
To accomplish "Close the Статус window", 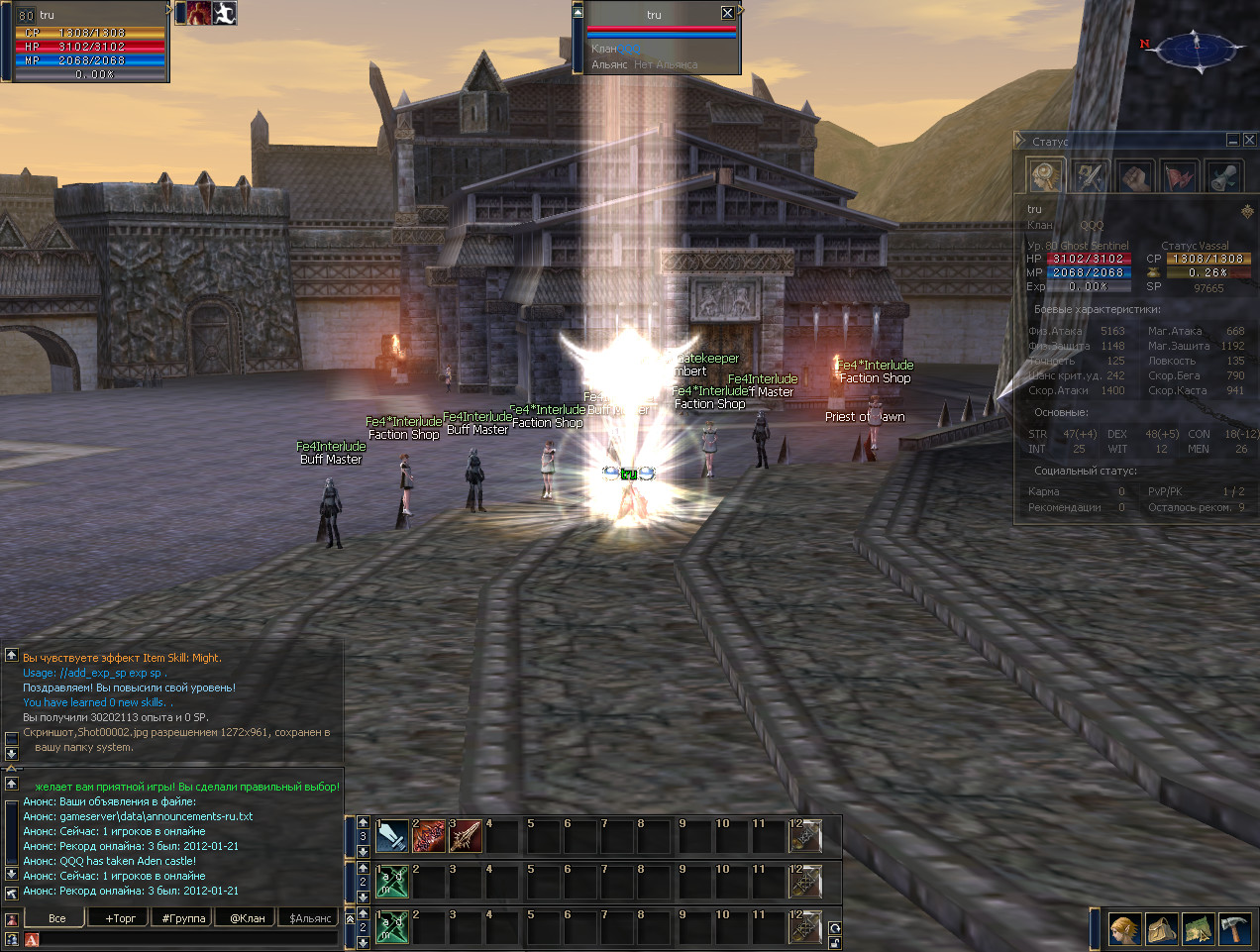I will pos(1249,141).
